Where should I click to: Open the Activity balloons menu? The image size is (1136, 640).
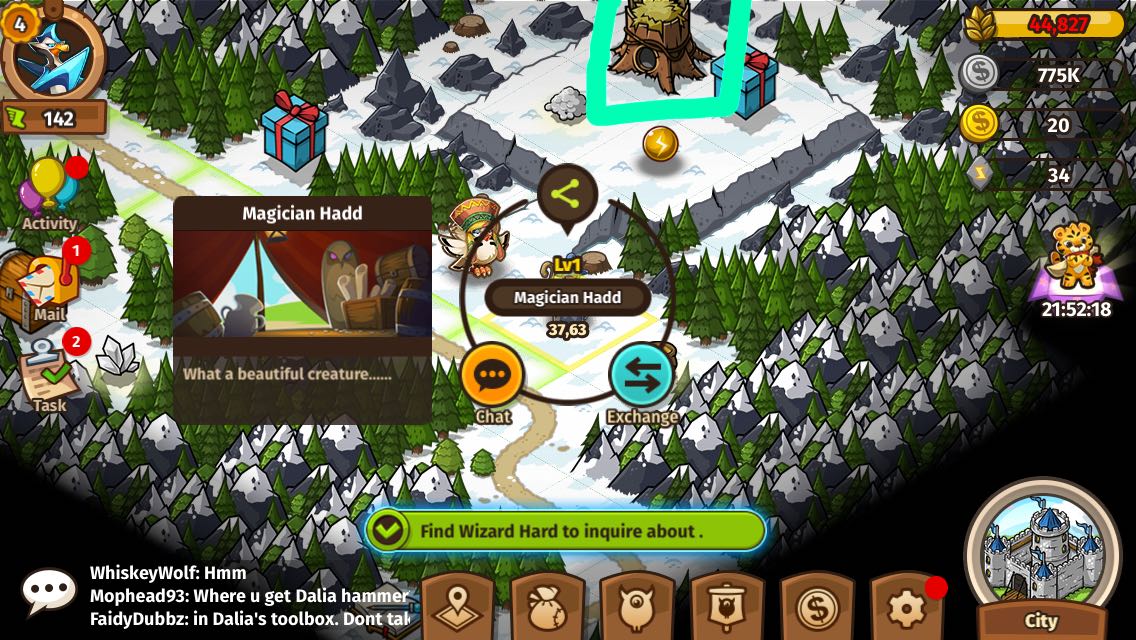49,191
